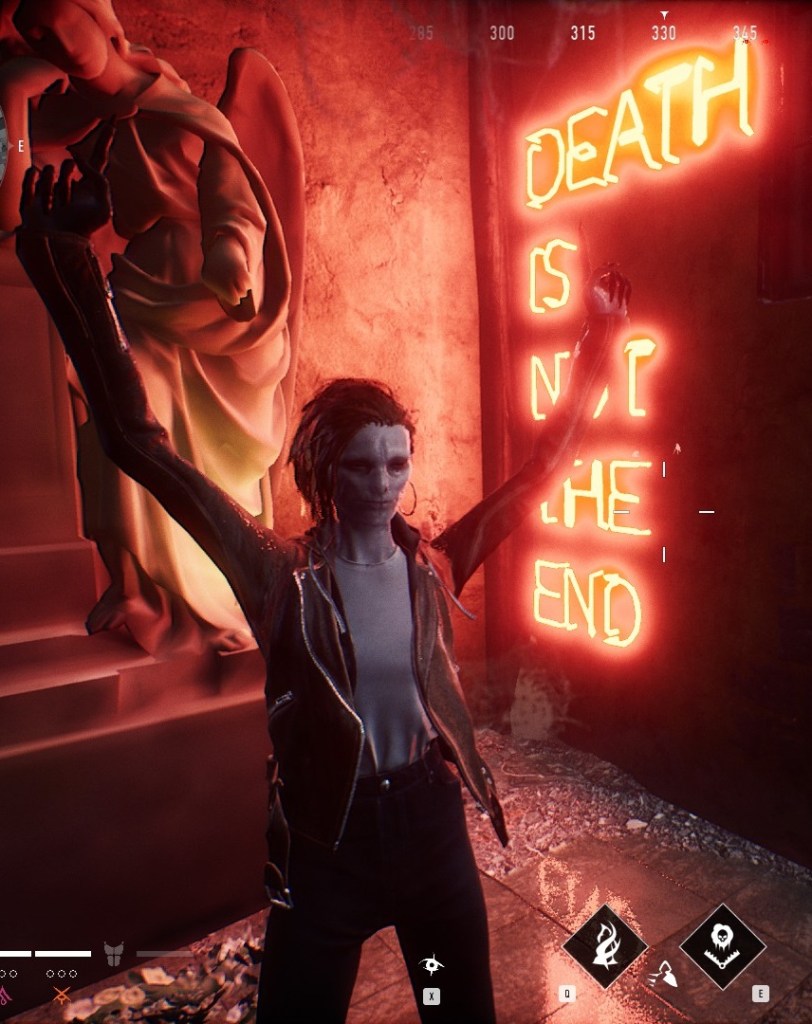The height and width of the screenshot is (1024, 812).
Task: Select the orange crossed-rune discipline symbol
Action: pyautogui.click(x=62, y=995)
